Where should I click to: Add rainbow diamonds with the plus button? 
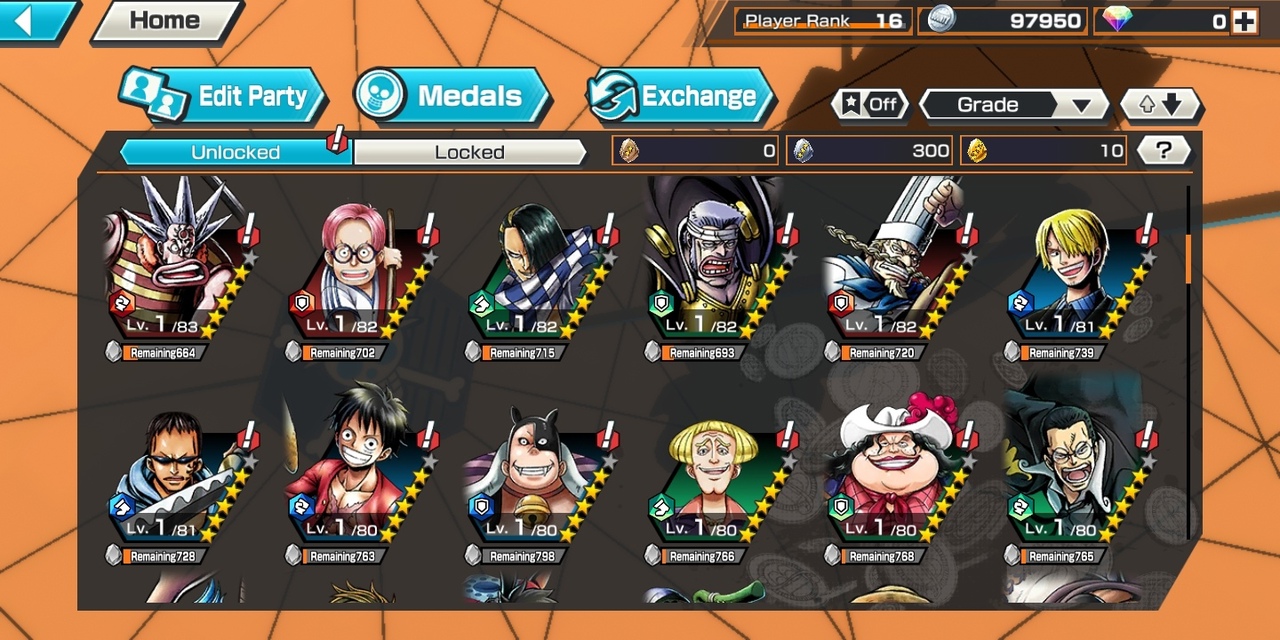coord(1244,21)
